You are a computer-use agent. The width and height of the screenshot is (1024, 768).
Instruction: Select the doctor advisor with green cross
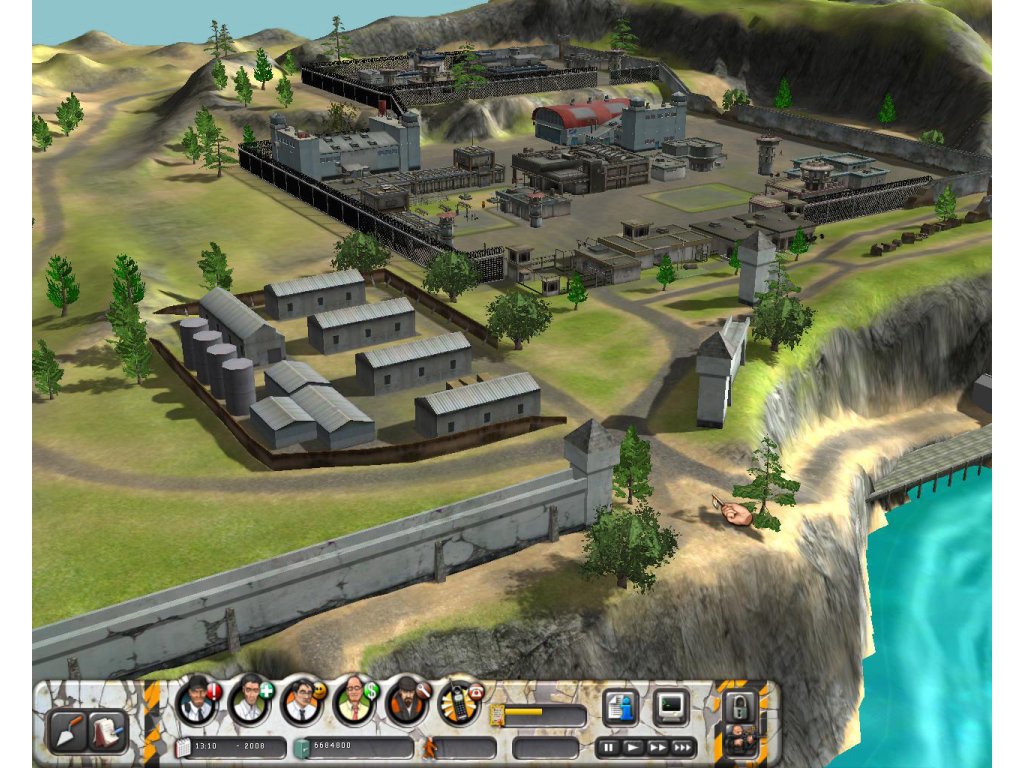249,701
